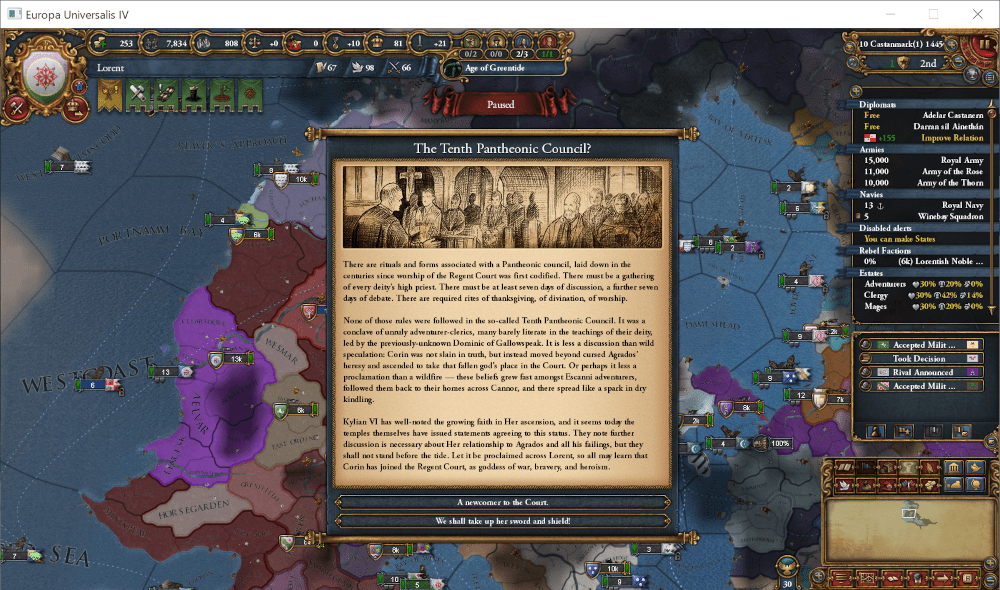Image resolution: width=1000 pixels, height=590 pixels.
Task: Open the 'Rival Announced' message
Action: [920, 372]
